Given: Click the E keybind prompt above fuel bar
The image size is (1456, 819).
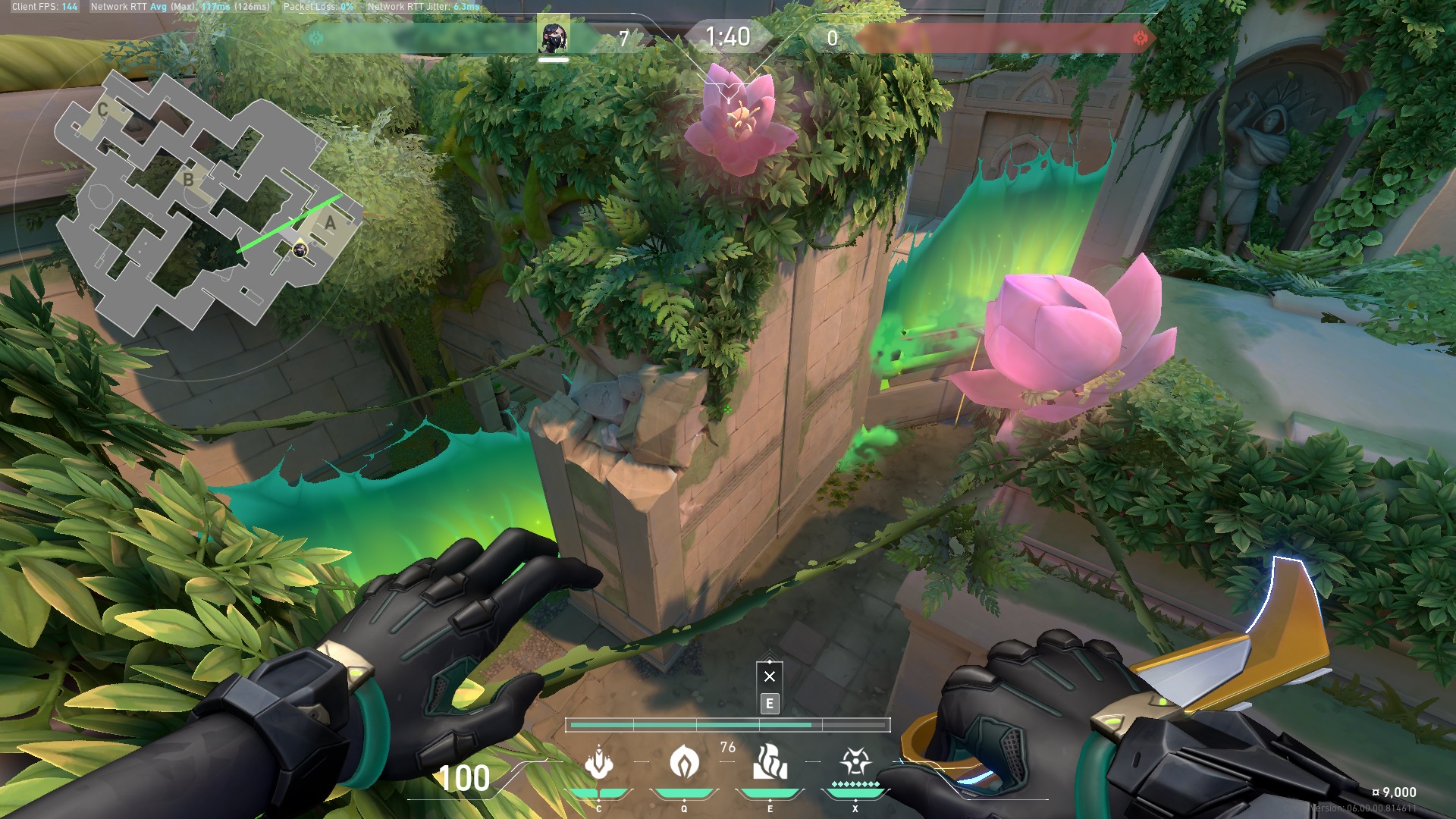Looking at the screenshot, I should 769,704.
